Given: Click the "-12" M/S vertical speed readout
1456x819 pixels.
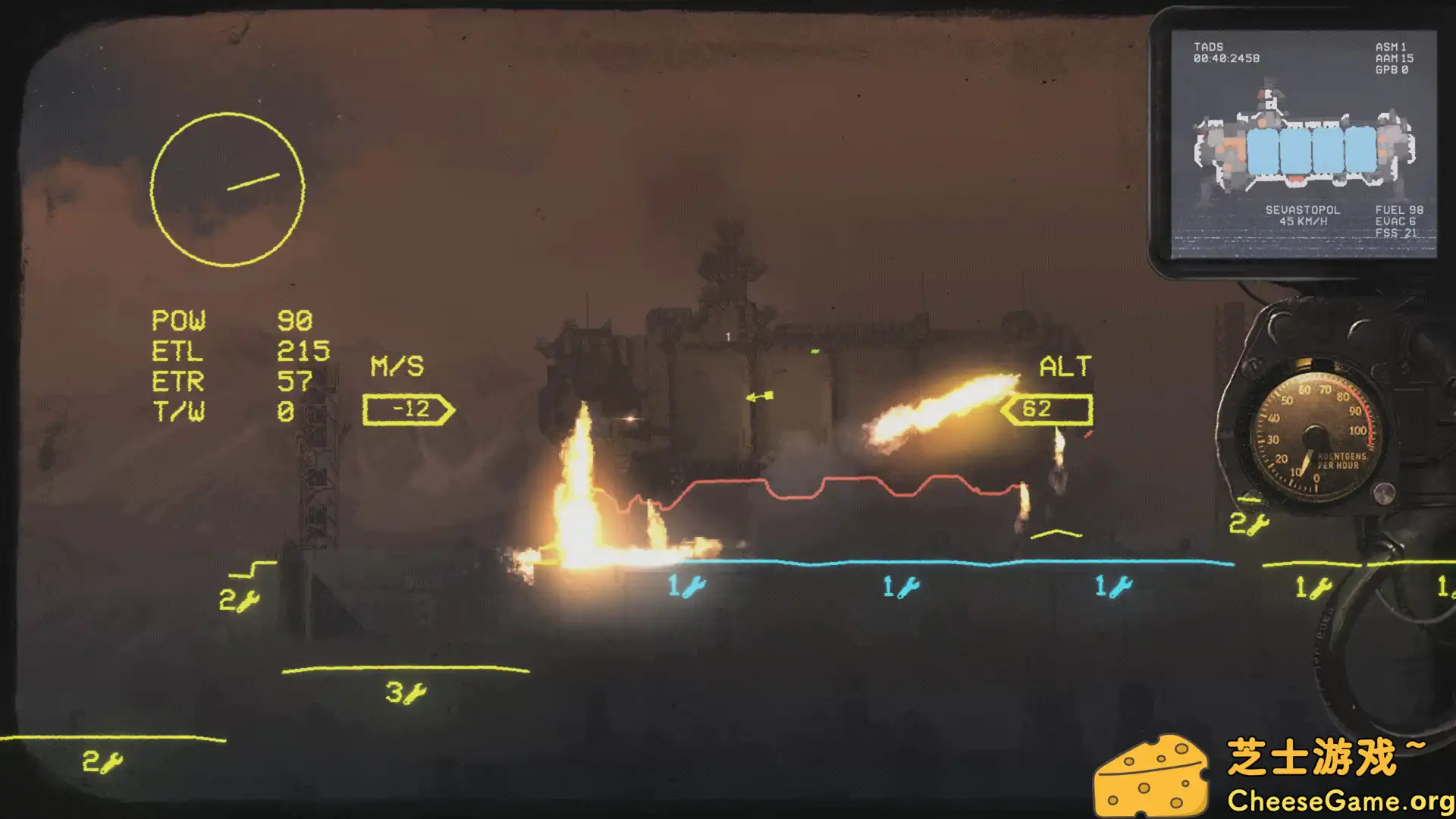Looking at the screenshot, I should tap(406, 409).
